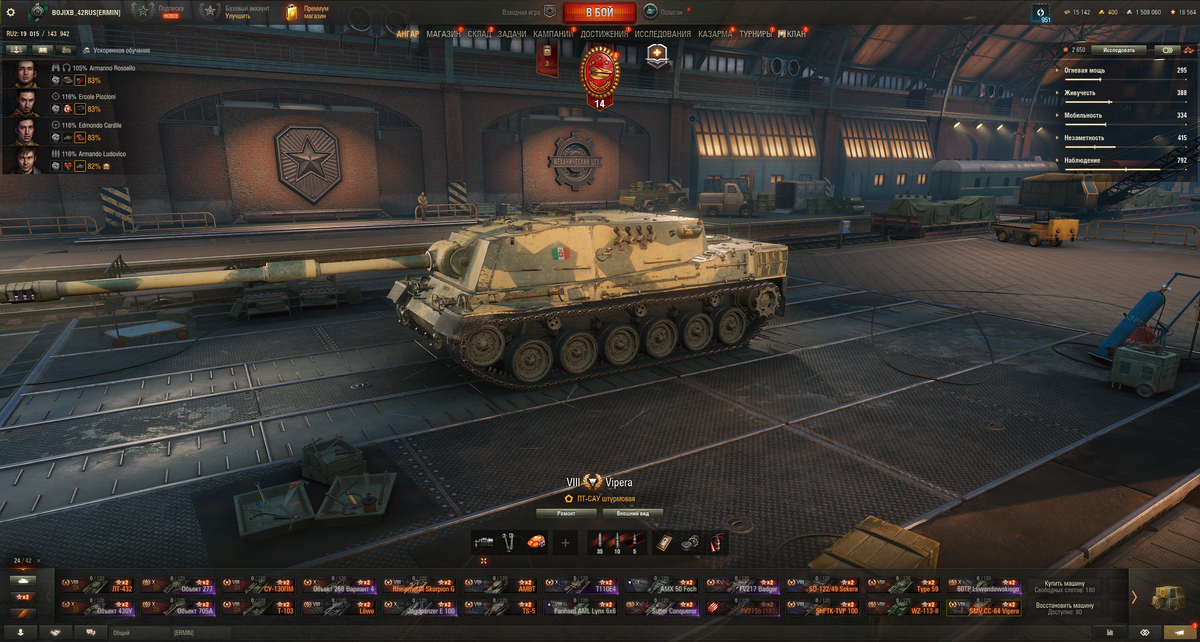Open the Премиум магазин (premium shop)

click(305, 11)
